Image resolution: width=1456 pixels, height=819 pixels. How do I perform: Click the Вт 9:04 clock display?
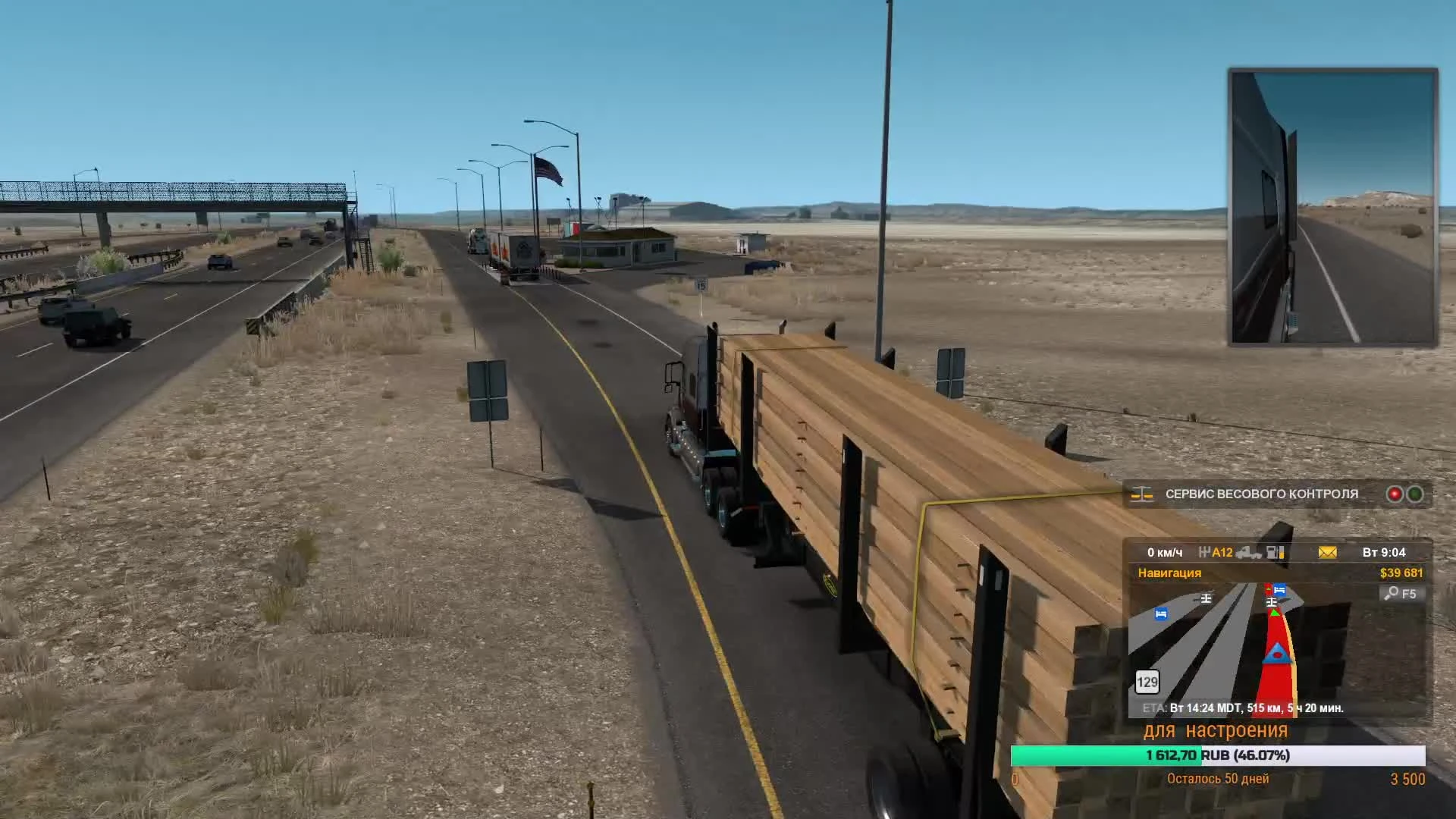pyautogui.click(x=1383, y=552)
